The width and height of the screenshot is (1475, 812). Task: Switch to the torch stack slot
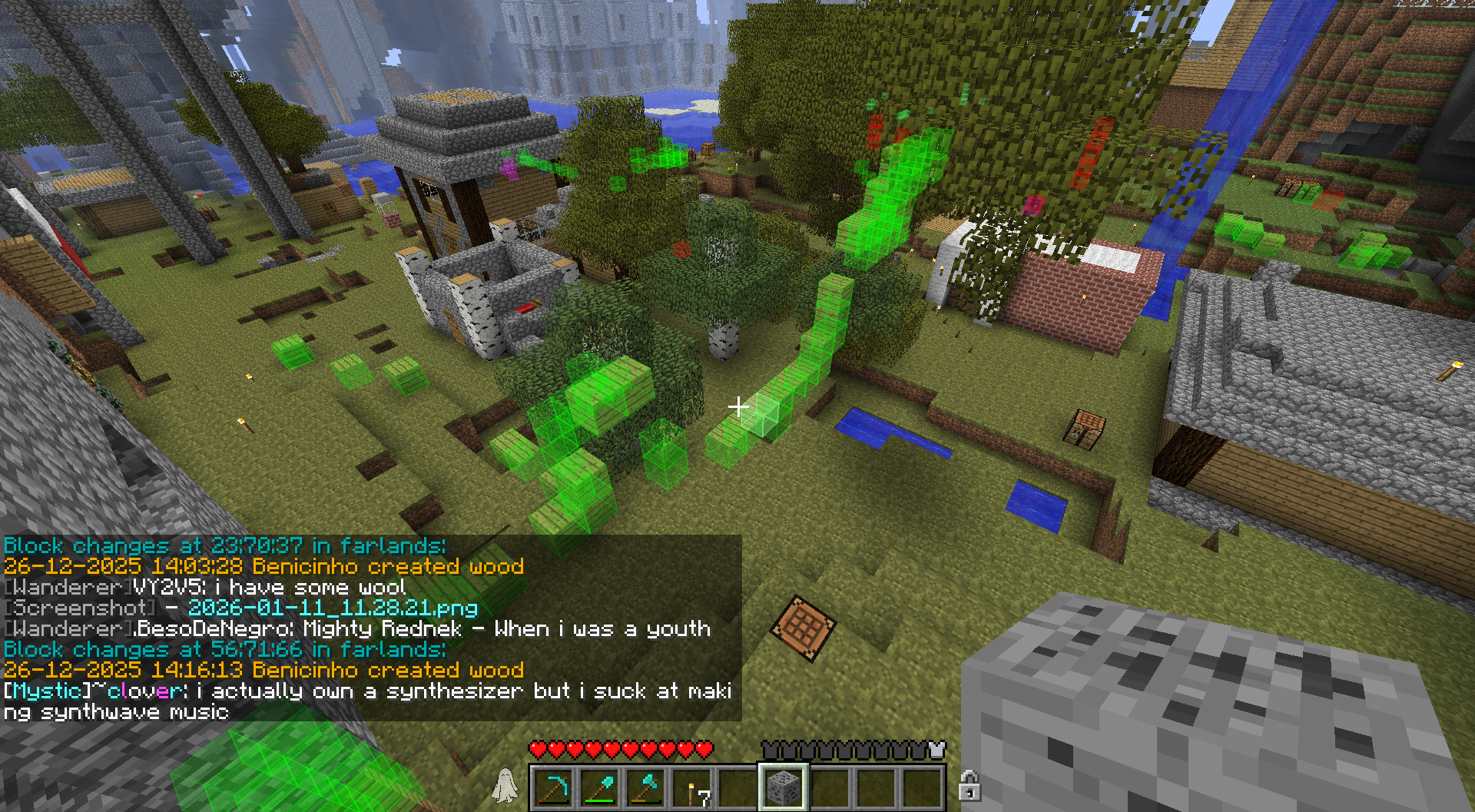coord(691,788)
